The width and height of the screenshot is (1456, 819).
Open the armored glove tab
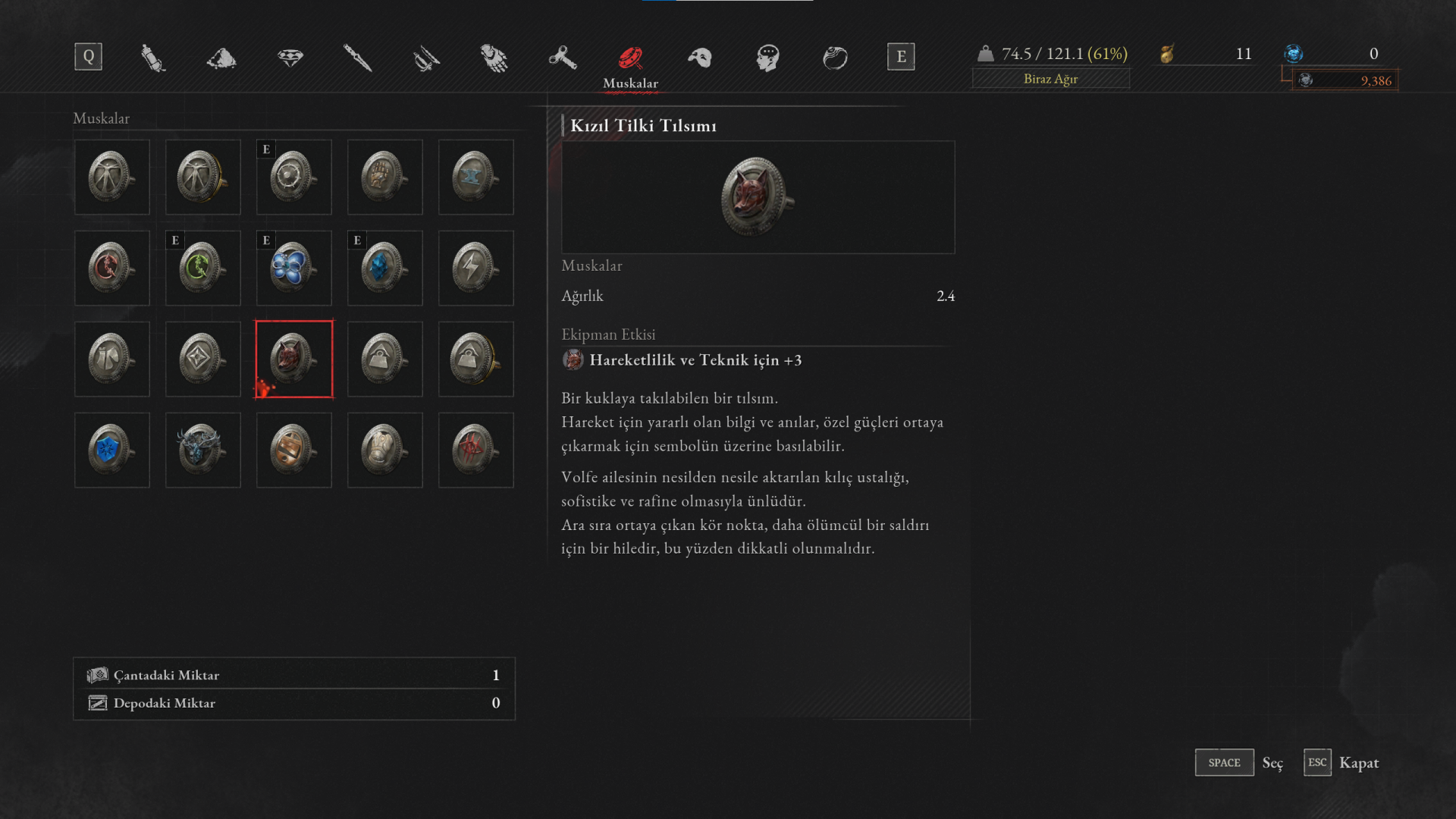click(x=494, y=58)
